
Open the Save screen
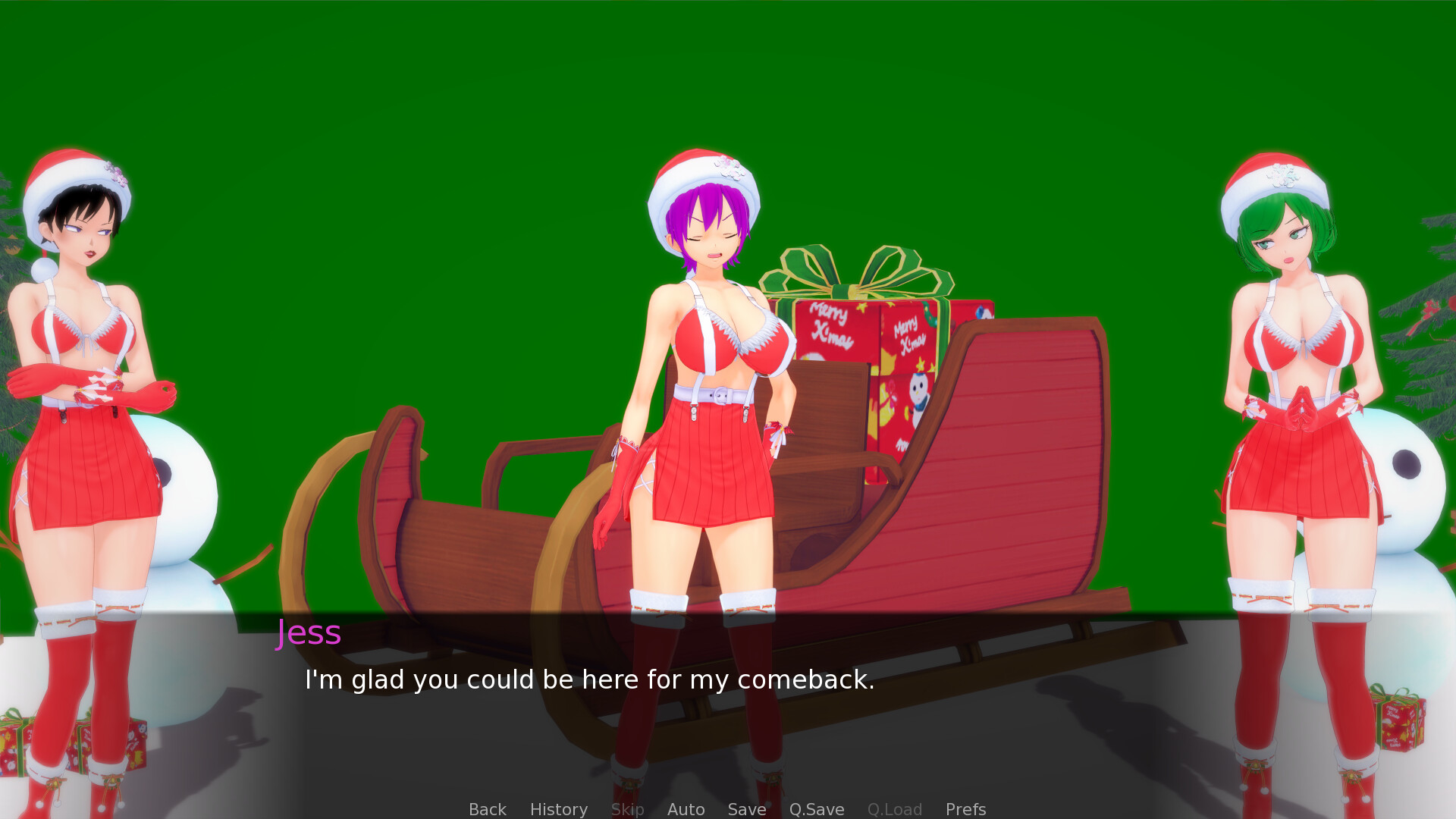[x=746, y=809]
